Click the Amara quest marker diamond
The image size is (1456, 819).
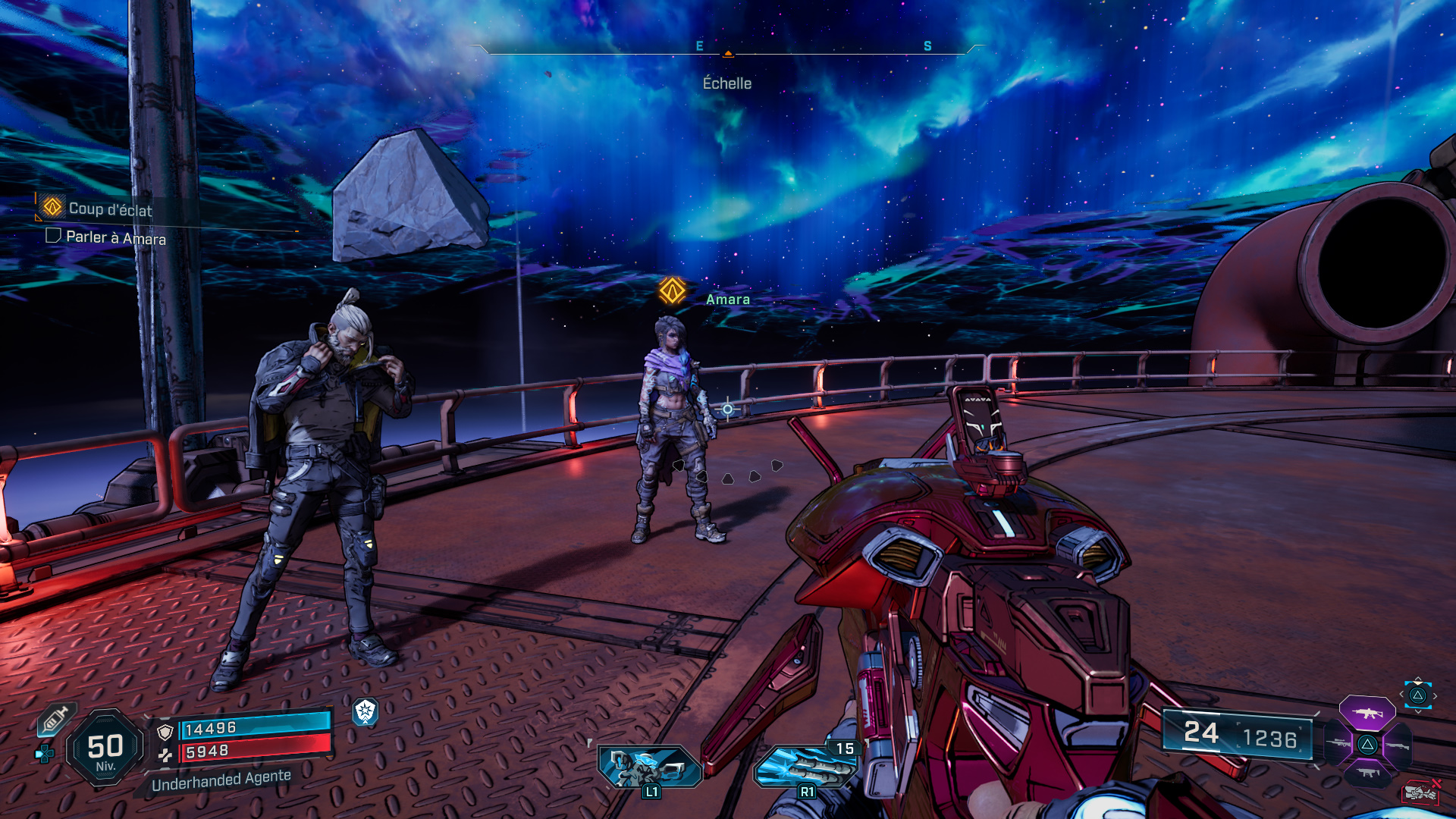(672, 290)
